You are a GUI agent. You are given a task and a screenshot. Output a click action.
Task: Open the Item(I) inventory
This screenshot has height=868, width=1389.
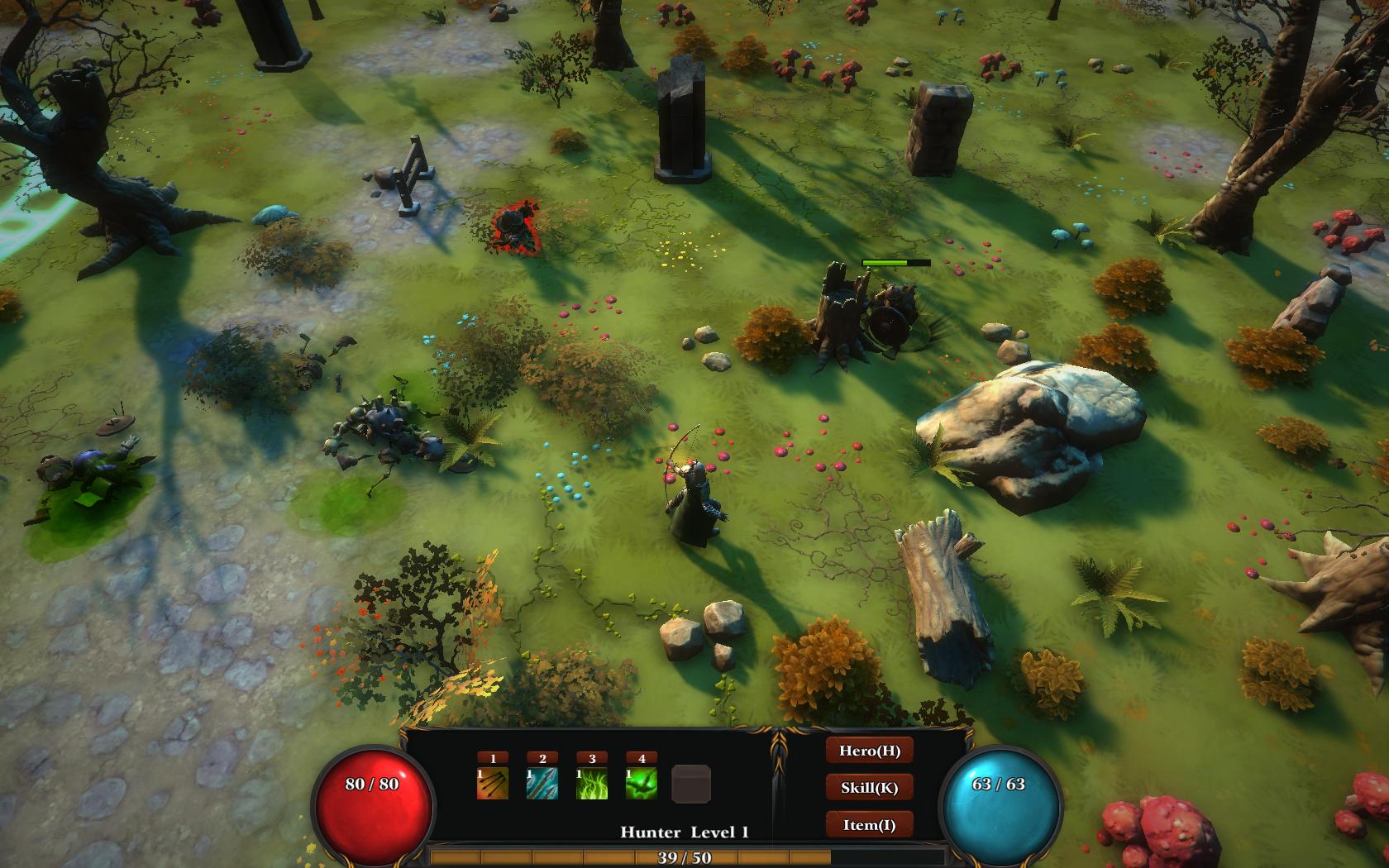pyautogui.click(x=869, y=824)
